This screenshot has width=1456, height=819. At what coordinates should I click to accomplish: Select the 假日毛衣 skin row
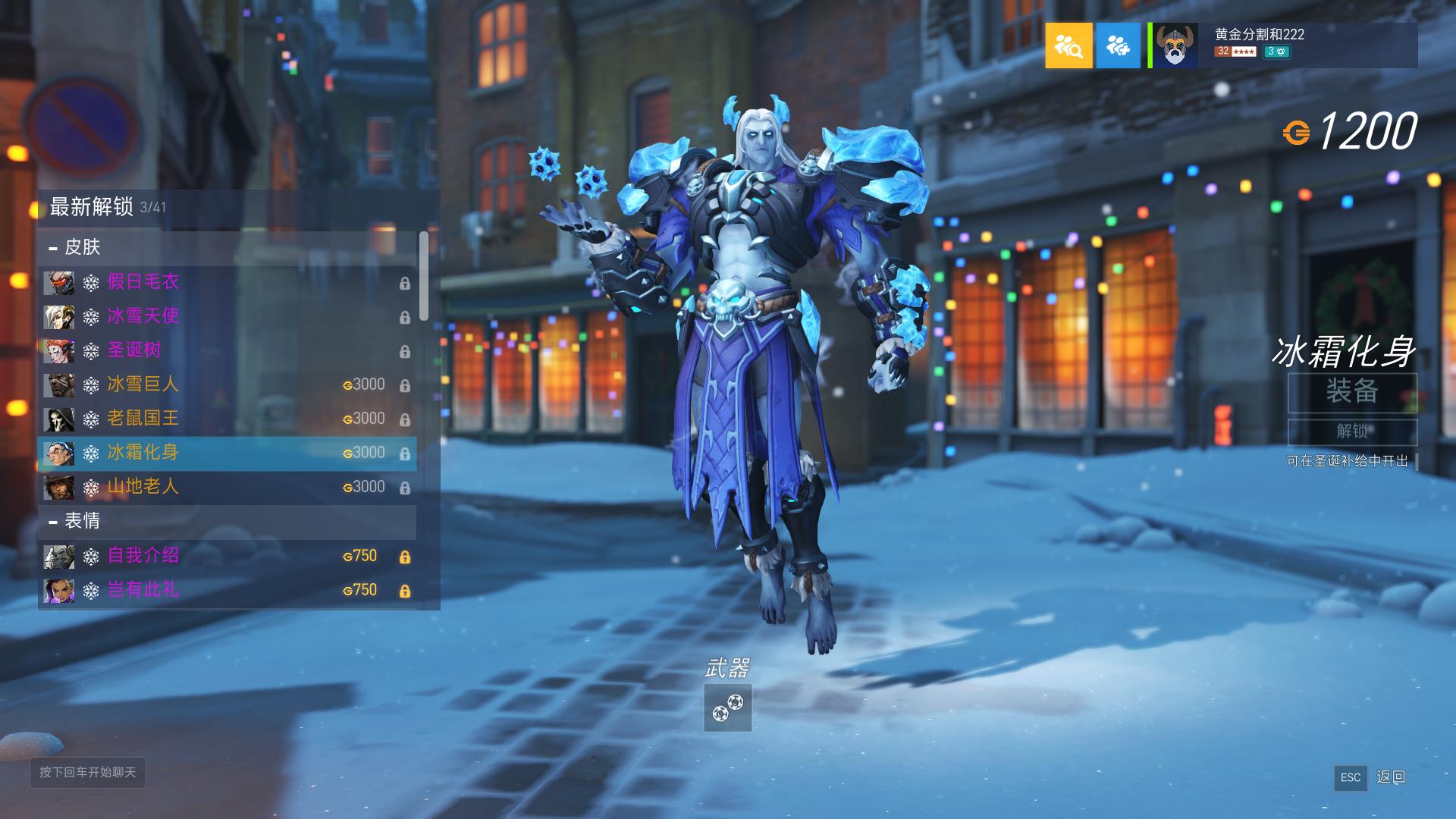(226, 282)
